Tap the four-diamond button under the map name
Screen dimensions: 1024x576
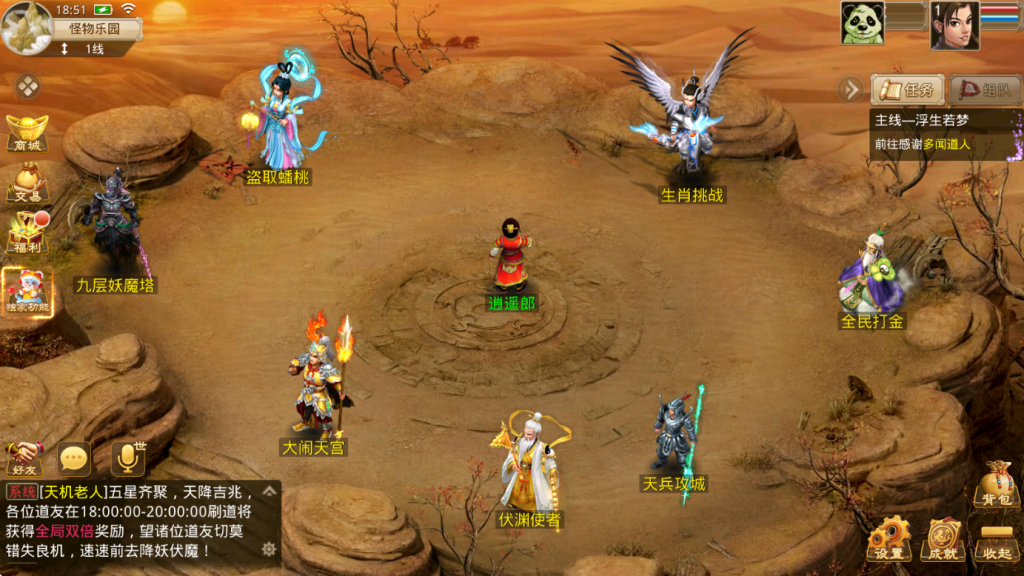(29, 87)
